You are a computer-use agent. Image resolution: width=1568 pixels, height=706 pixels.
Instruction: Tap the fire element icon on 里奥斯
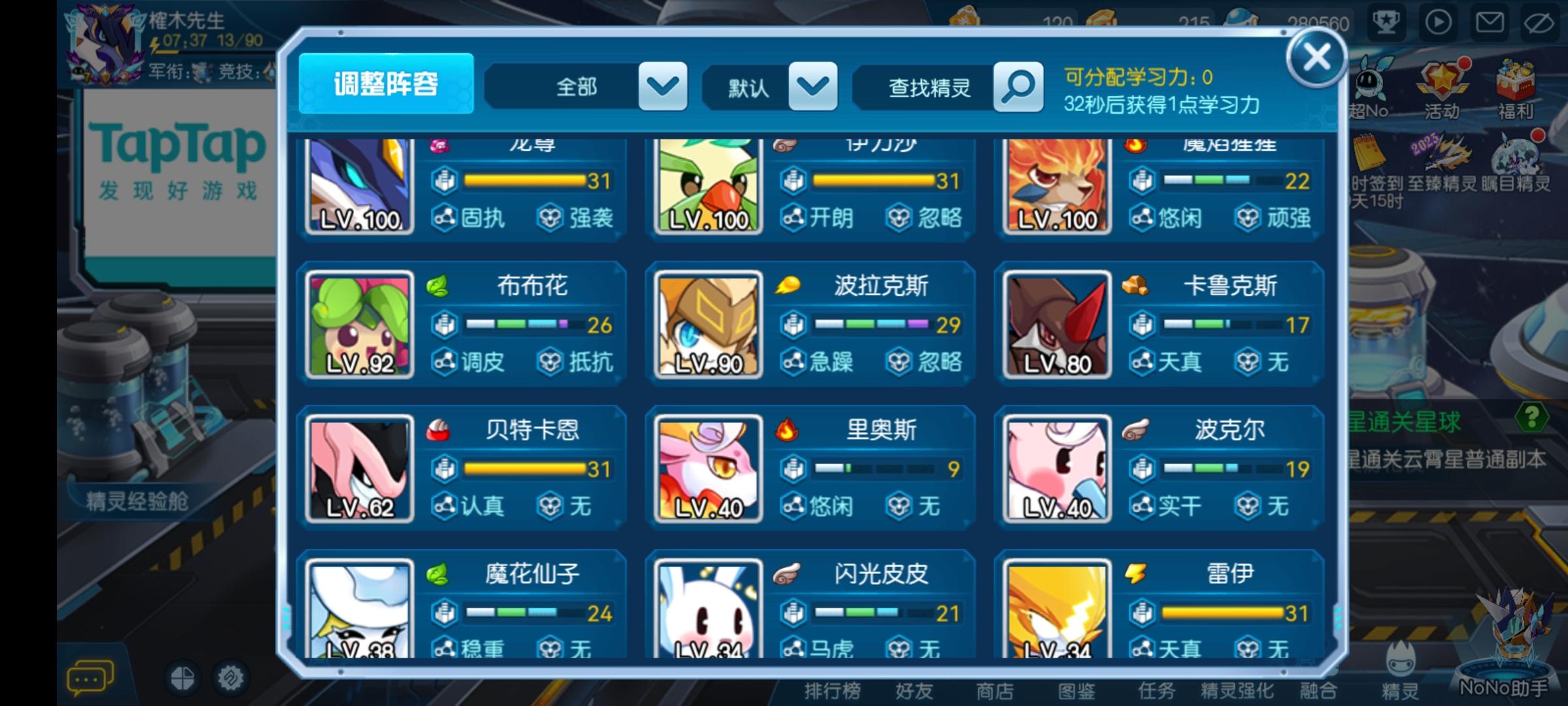(788, 430)
